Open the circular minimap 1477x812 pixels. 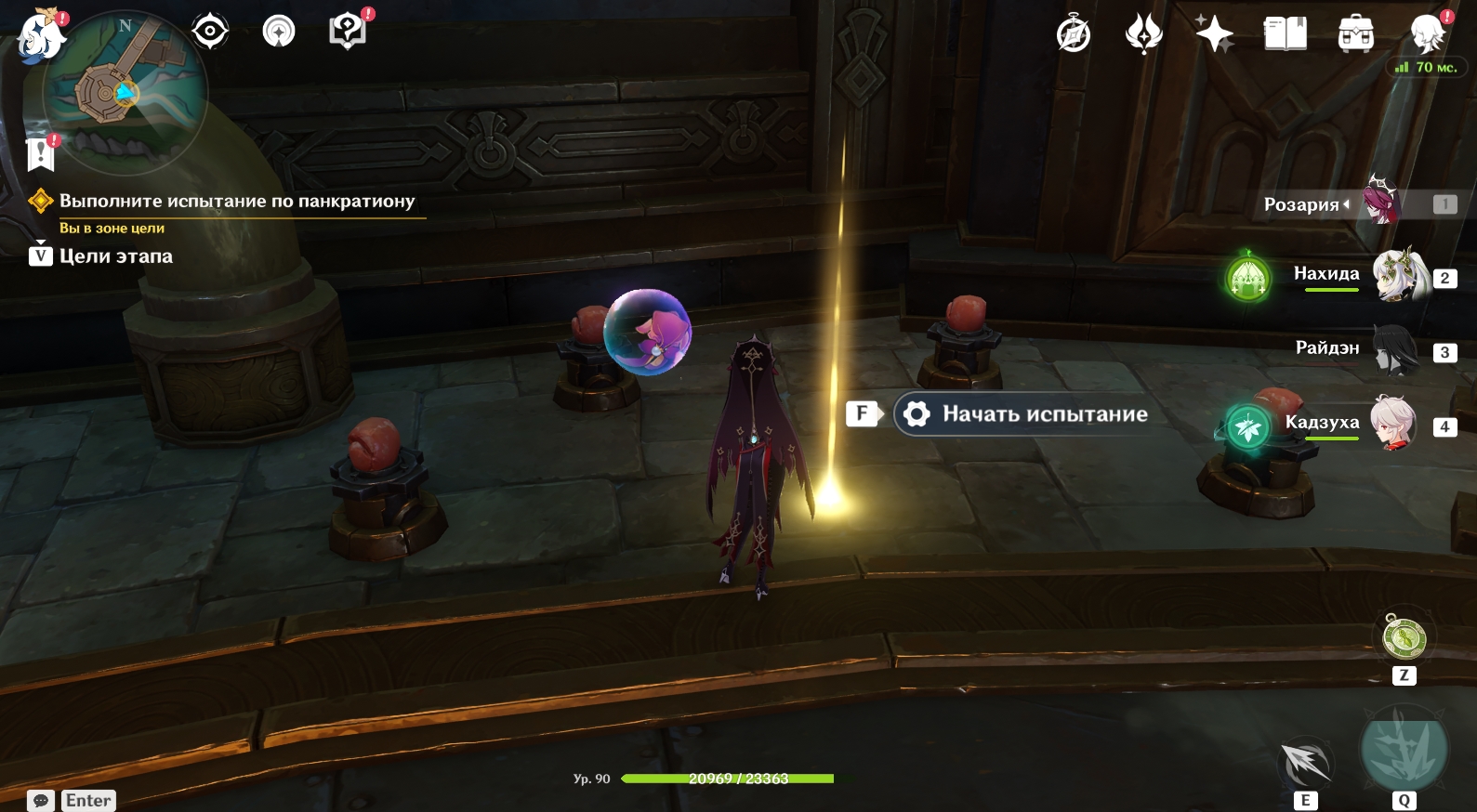coord(124,91)
